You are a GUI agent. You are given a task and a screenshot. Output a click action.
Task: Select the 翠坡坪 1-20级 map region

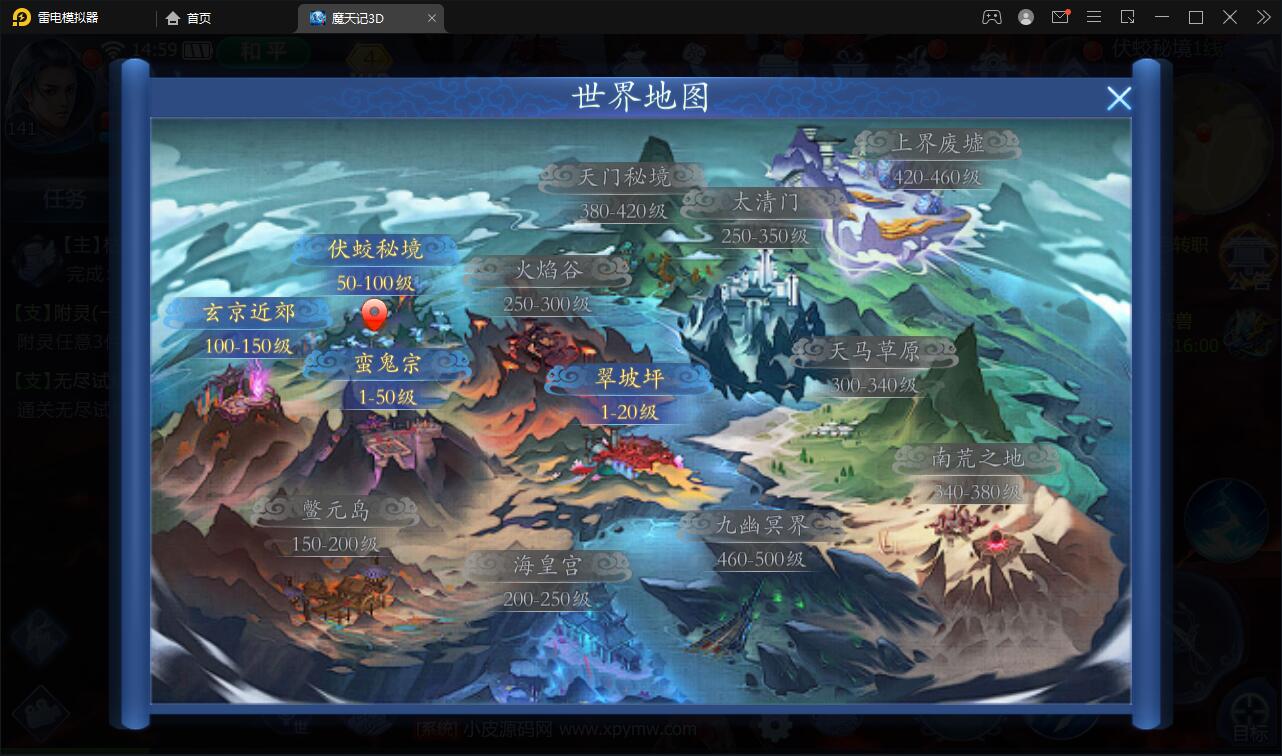coord(628,378)
